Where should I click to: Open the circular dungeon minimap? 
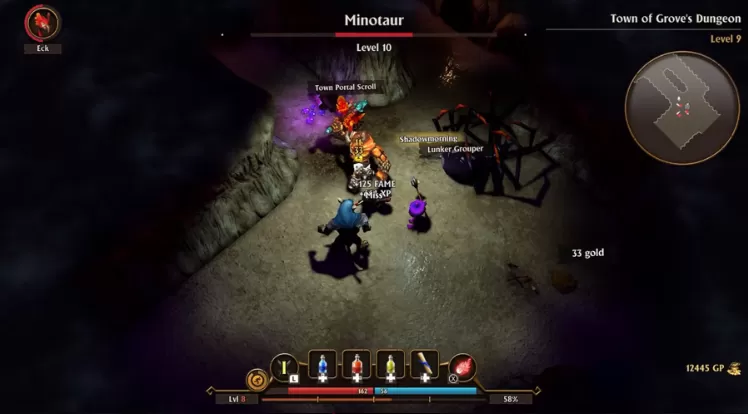coord(682,108)
